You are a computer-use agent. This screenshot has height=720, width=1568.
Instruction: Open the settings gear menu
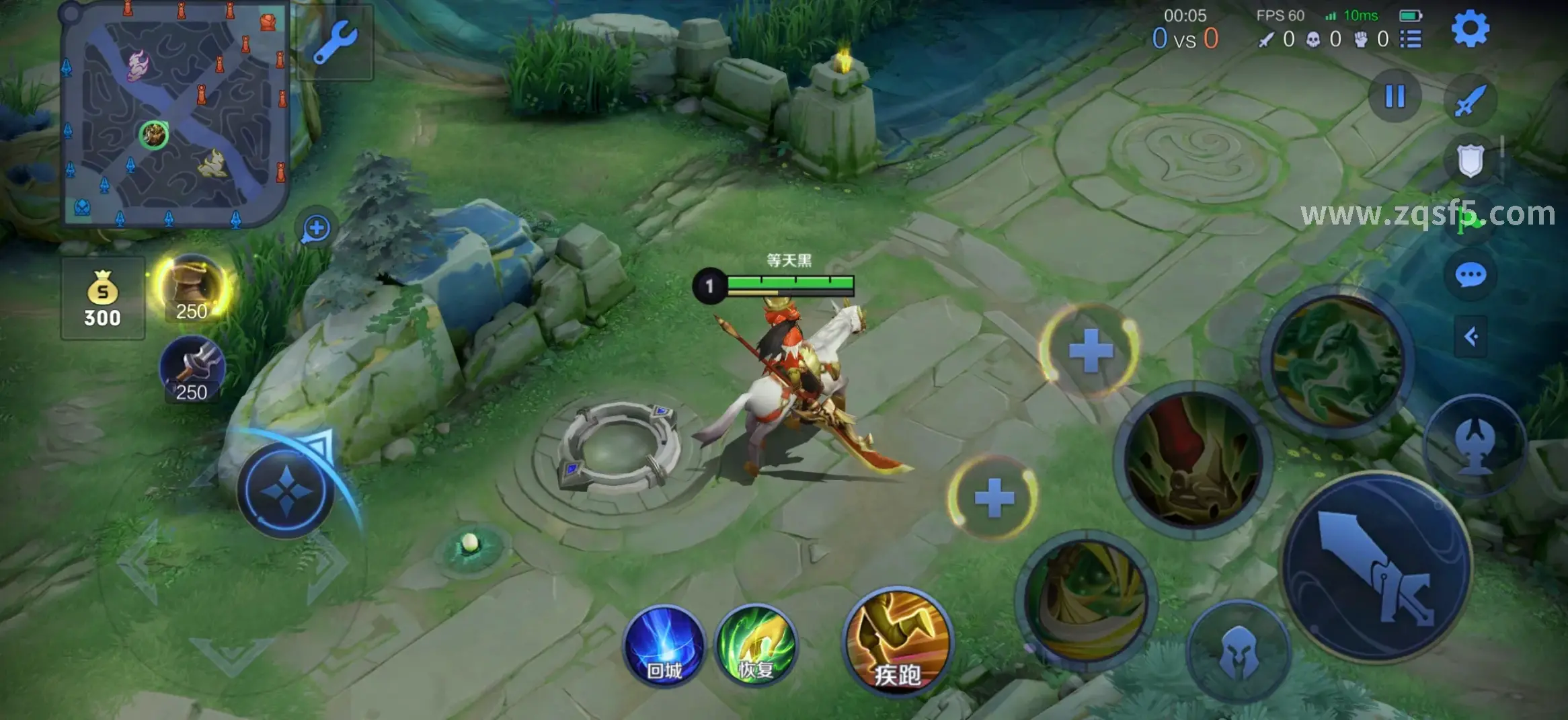[x=1470, y=29]
